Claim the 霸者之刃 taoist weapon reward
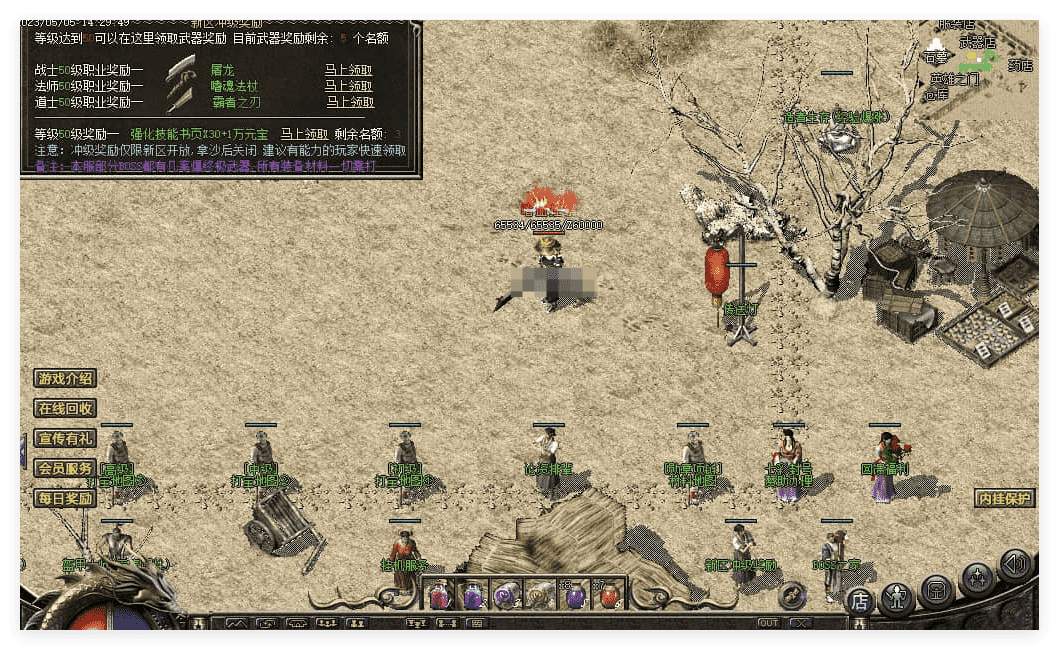Image resolution: width=1059 pixels, height=650 pixels. tap(348, 102)
